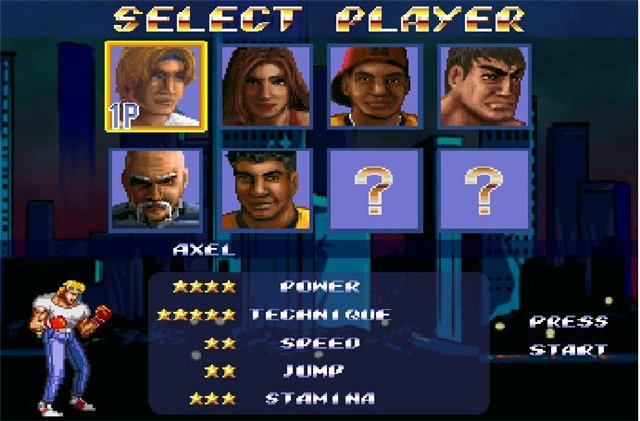The image size is (640, 421).
Task: Choose the bald man with white mustache
Action: click(x=156, y=190)
